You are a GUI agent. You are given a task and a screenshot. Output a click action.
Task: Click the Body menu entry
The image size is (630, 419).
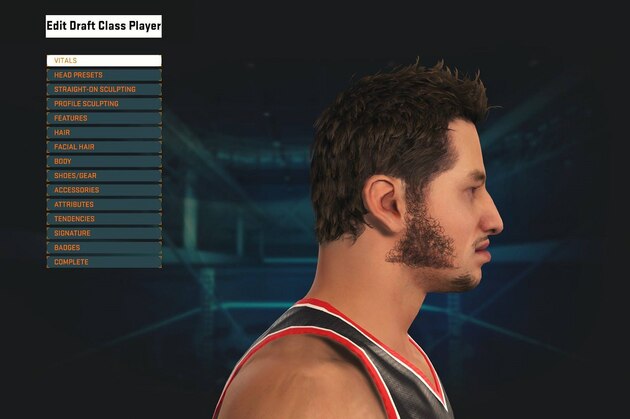point(103,161)
